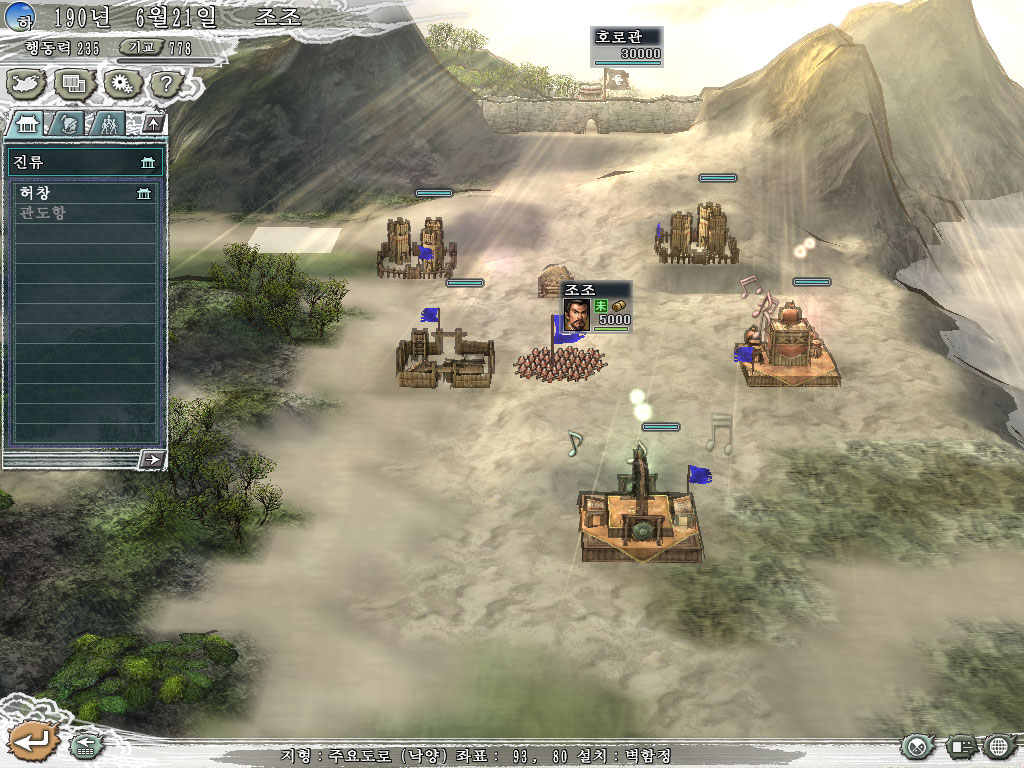
Task: Select the 호로관 gate label
Action: [x=627, y=36]
